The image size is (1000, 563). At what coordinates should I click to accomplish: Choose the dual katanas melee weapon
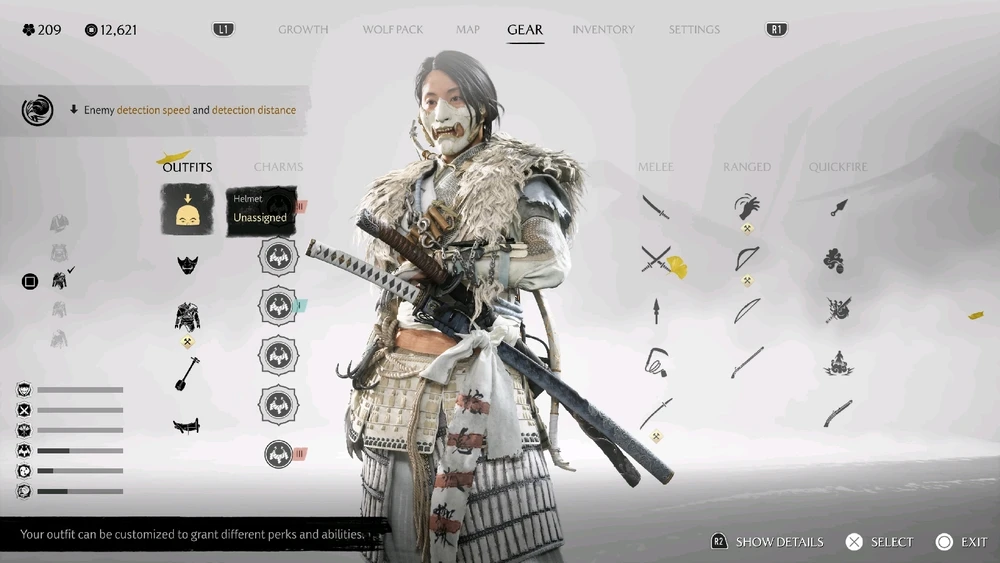[655, 259]
